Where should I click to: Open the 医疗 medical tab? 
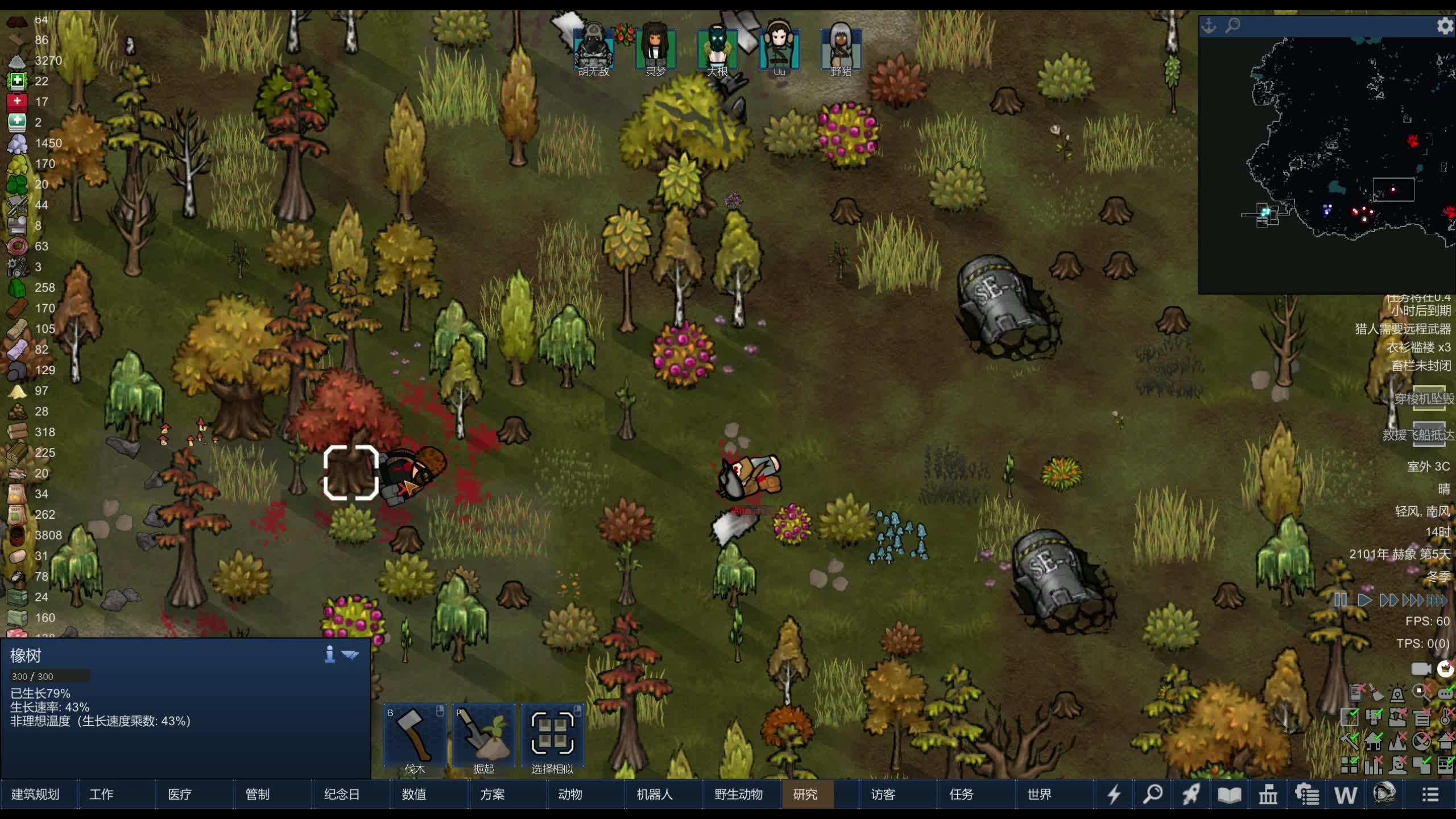180,795
